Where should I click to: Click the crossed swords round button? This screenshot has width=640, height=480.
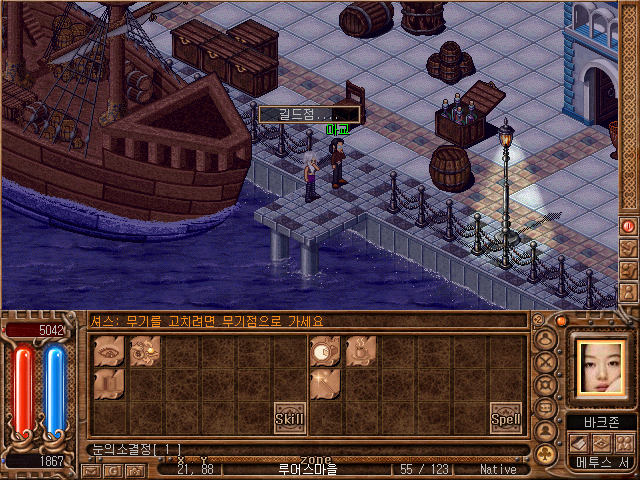tap(547, 362)
